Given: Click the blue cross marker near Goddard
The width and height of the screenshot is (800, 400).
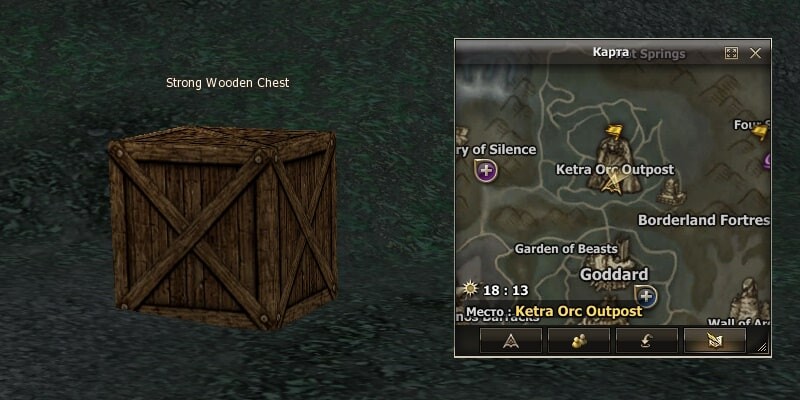Looking at the screenshot, I should tap(646, 296).
